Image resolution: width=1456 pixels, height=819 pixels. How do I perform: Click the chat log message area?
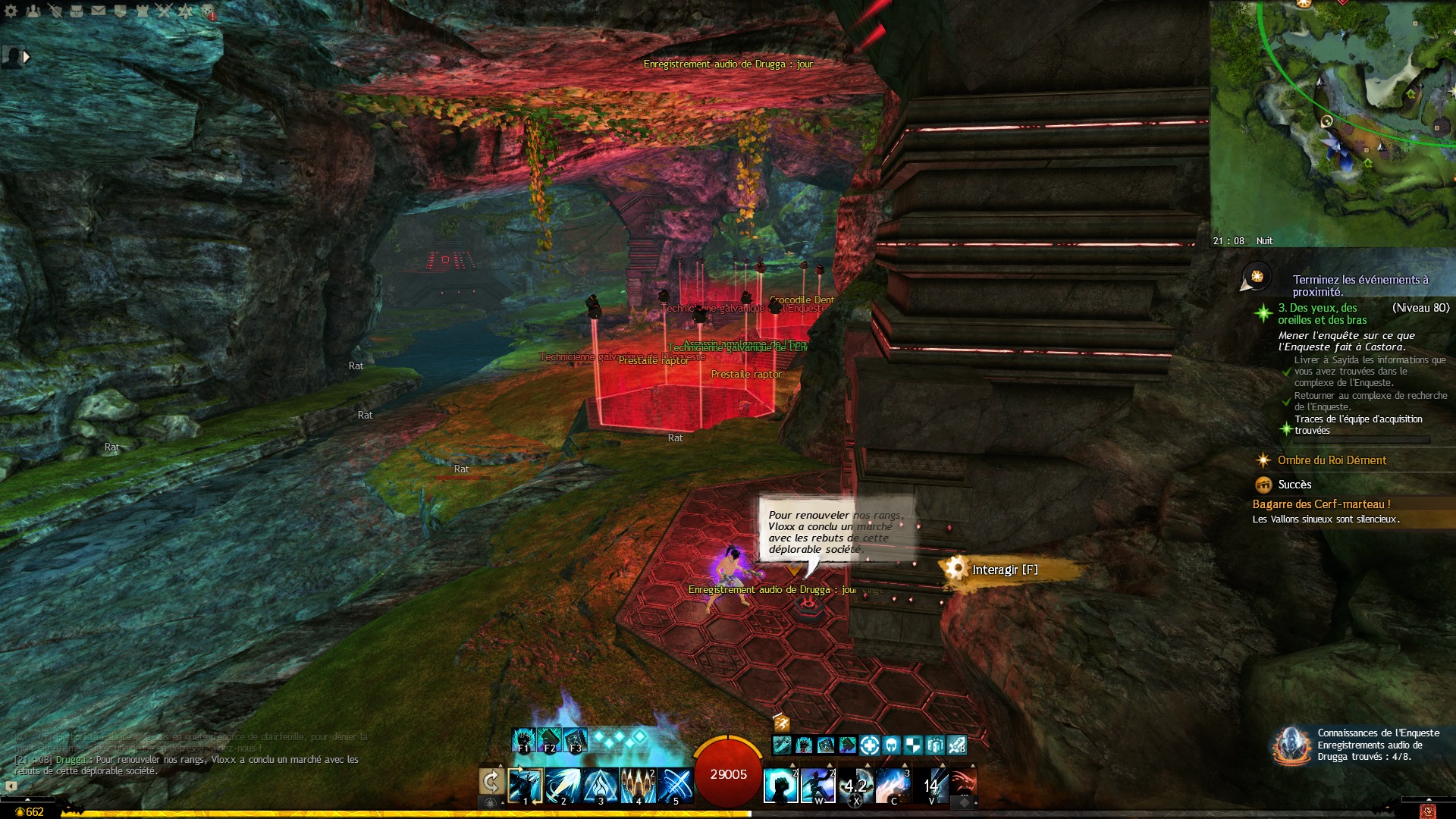(x=190, y=755)
